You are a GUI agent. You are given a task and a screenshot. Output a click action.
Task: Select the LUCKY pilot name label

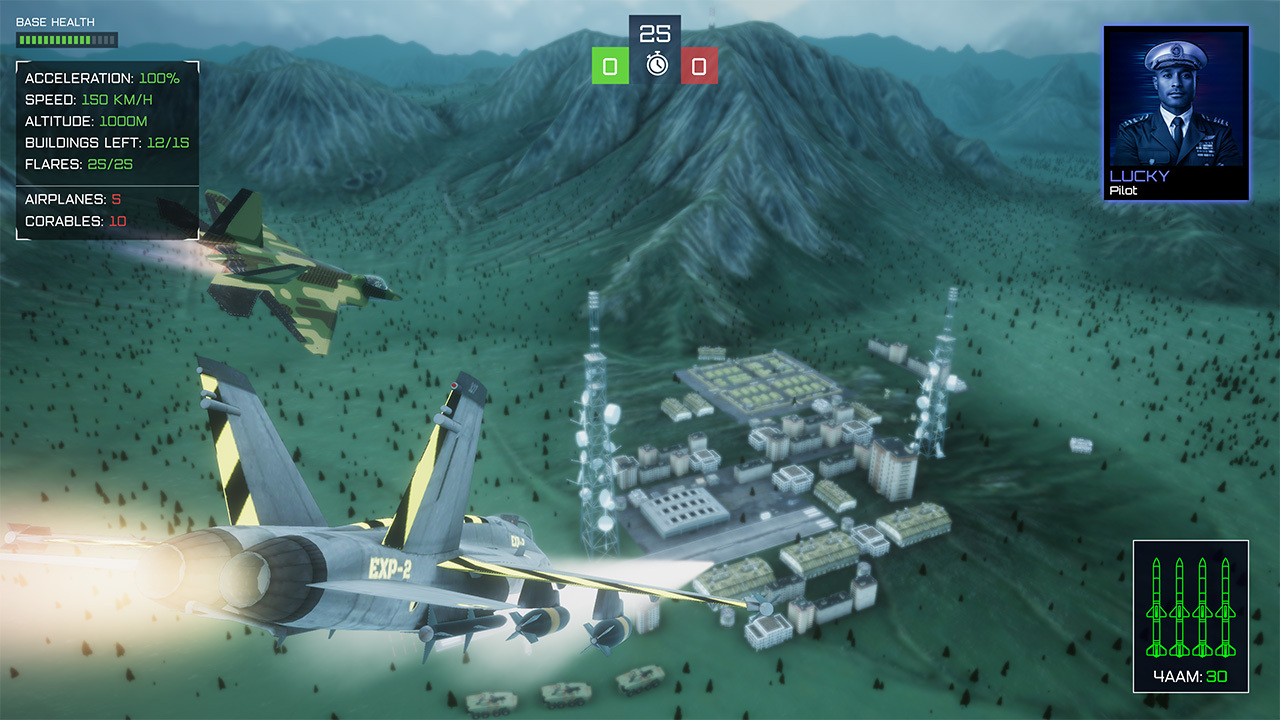(1139, 173)
